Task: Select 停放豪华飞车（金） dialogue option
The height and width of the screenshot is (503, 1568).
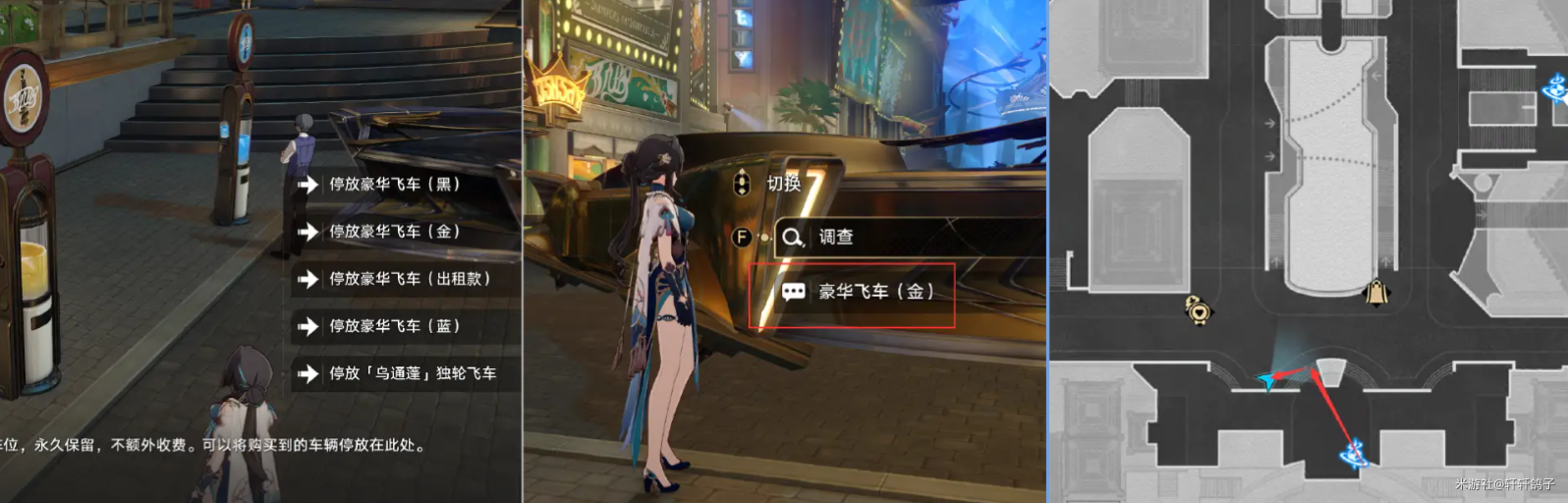Action: point(395,231)
